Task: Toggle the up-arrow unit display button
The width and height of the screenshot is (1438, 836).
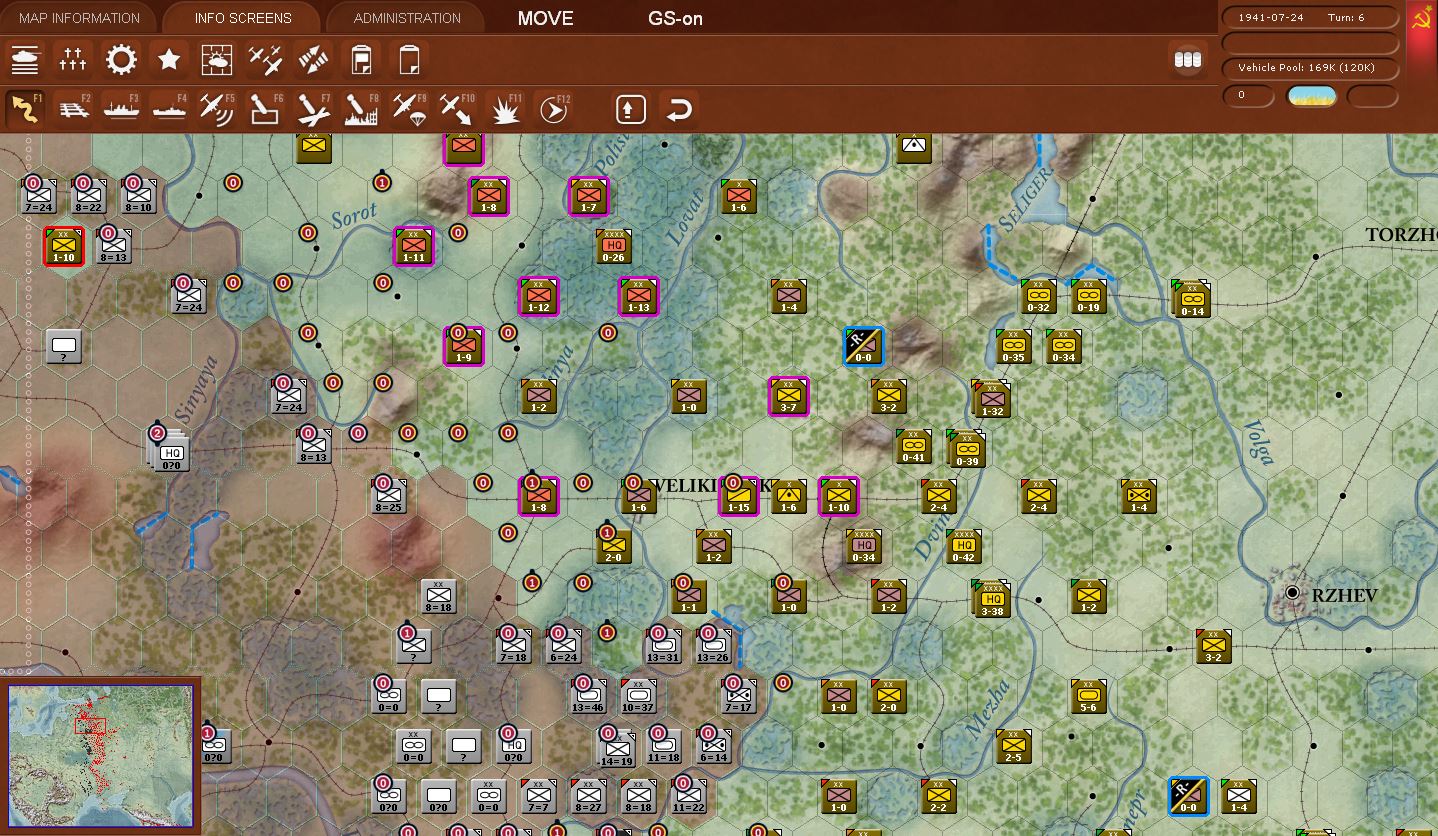Action: click(x=629, y=108)
